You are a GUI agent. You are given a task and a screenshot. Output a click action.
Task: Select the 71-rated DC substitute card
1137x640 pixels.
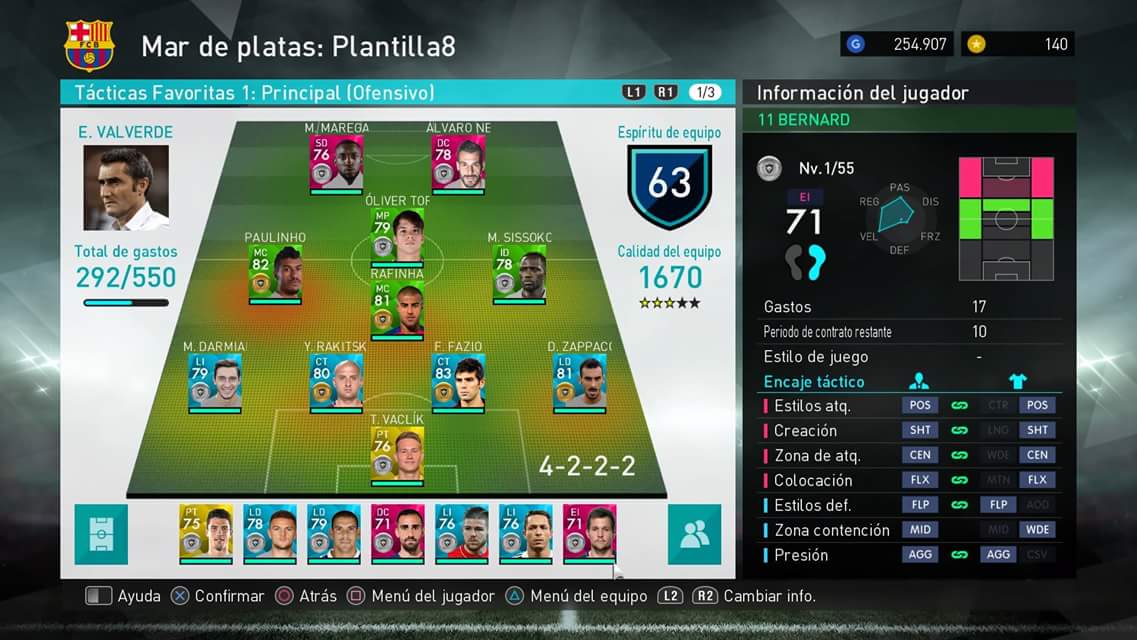click(x=398, y=531)
